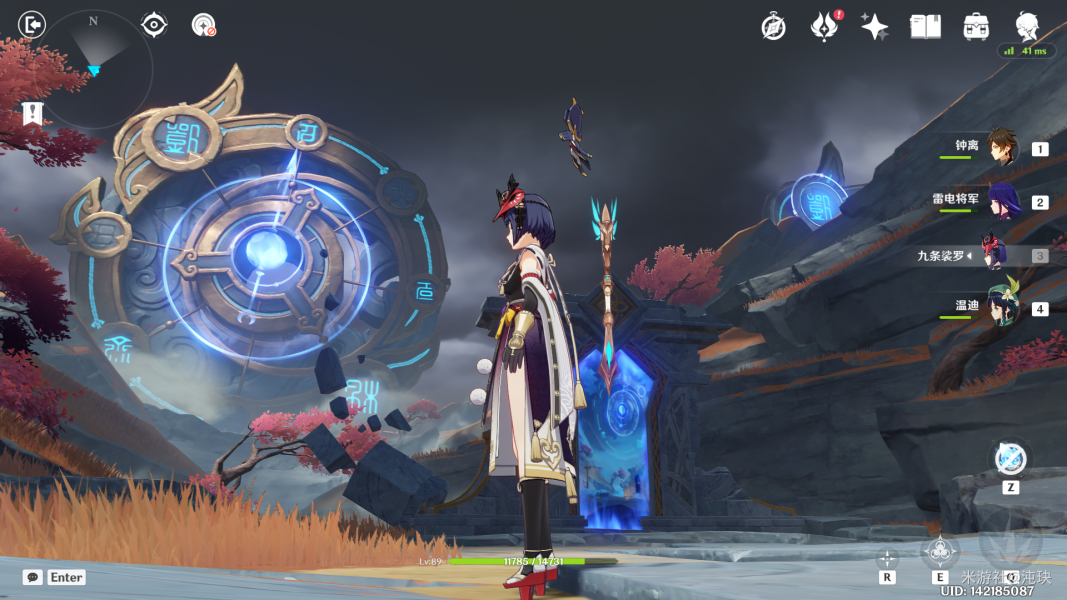Screen dimensions: 1067x600
Task: Switch to party member 雷电将军
Action: tap(1001, 201)
